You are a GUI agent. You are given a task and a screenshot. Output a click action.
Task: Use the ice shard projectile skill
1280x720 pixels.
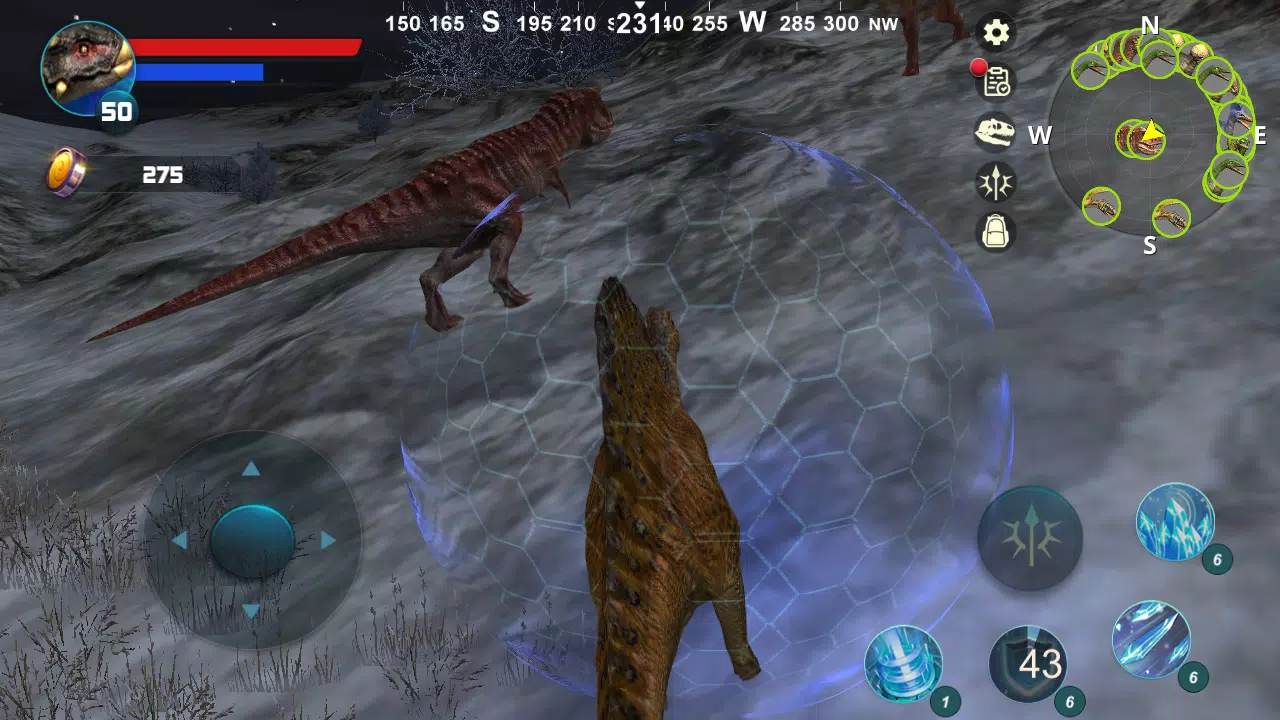(x=1152, y=640)
